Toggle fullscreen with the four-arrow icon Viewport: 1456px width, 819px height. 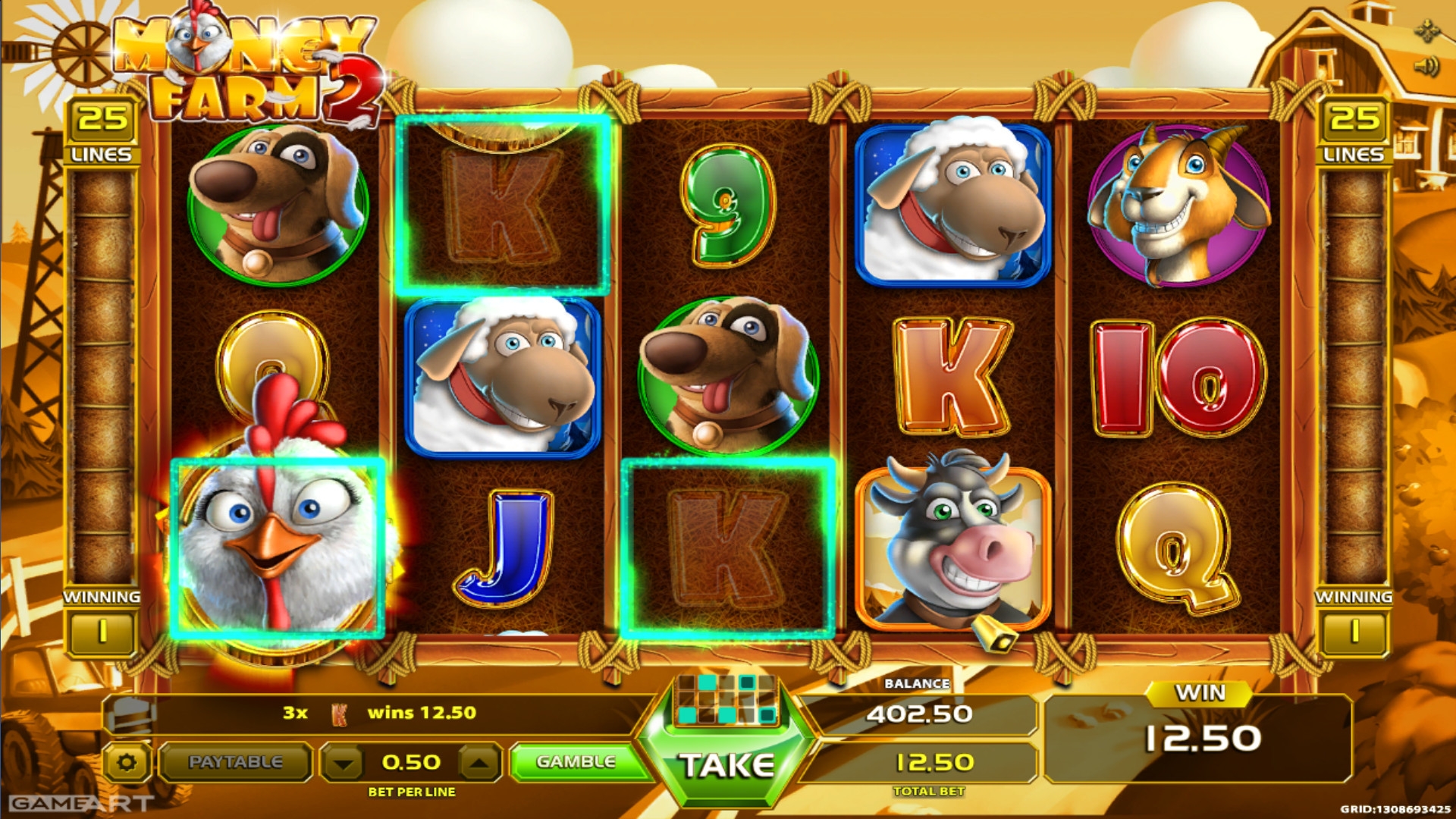[x=1427, y=31]
